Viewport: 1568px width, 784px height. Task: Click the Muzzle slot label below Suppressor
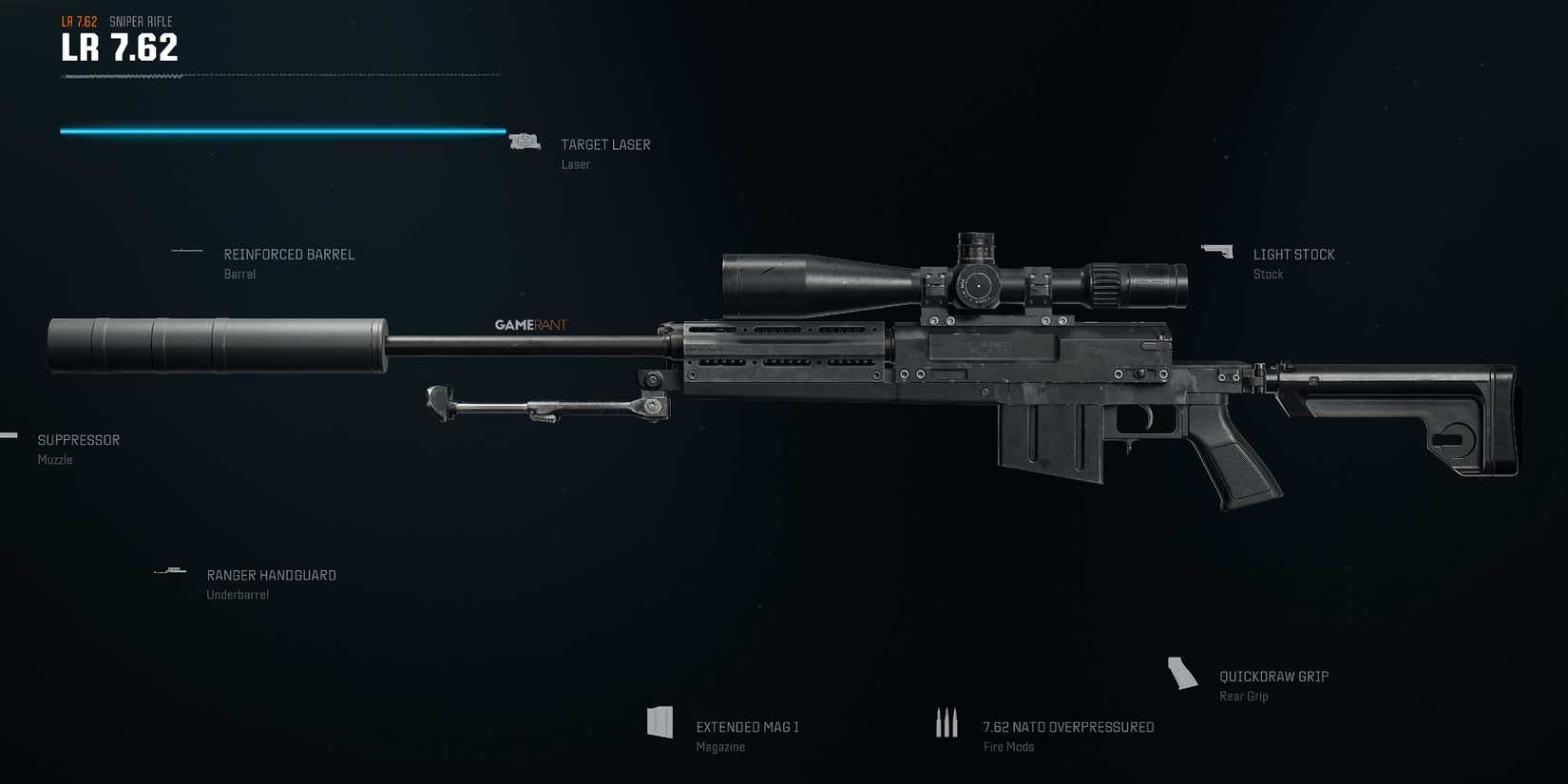54,460
